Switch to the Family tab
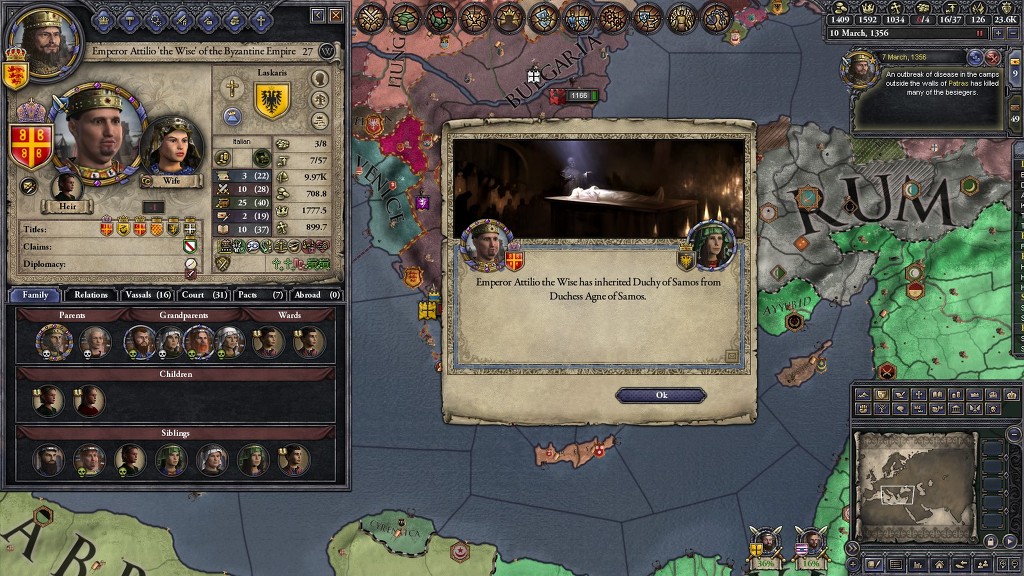This screenshot has width=1024, height=576. pos(35,295)
